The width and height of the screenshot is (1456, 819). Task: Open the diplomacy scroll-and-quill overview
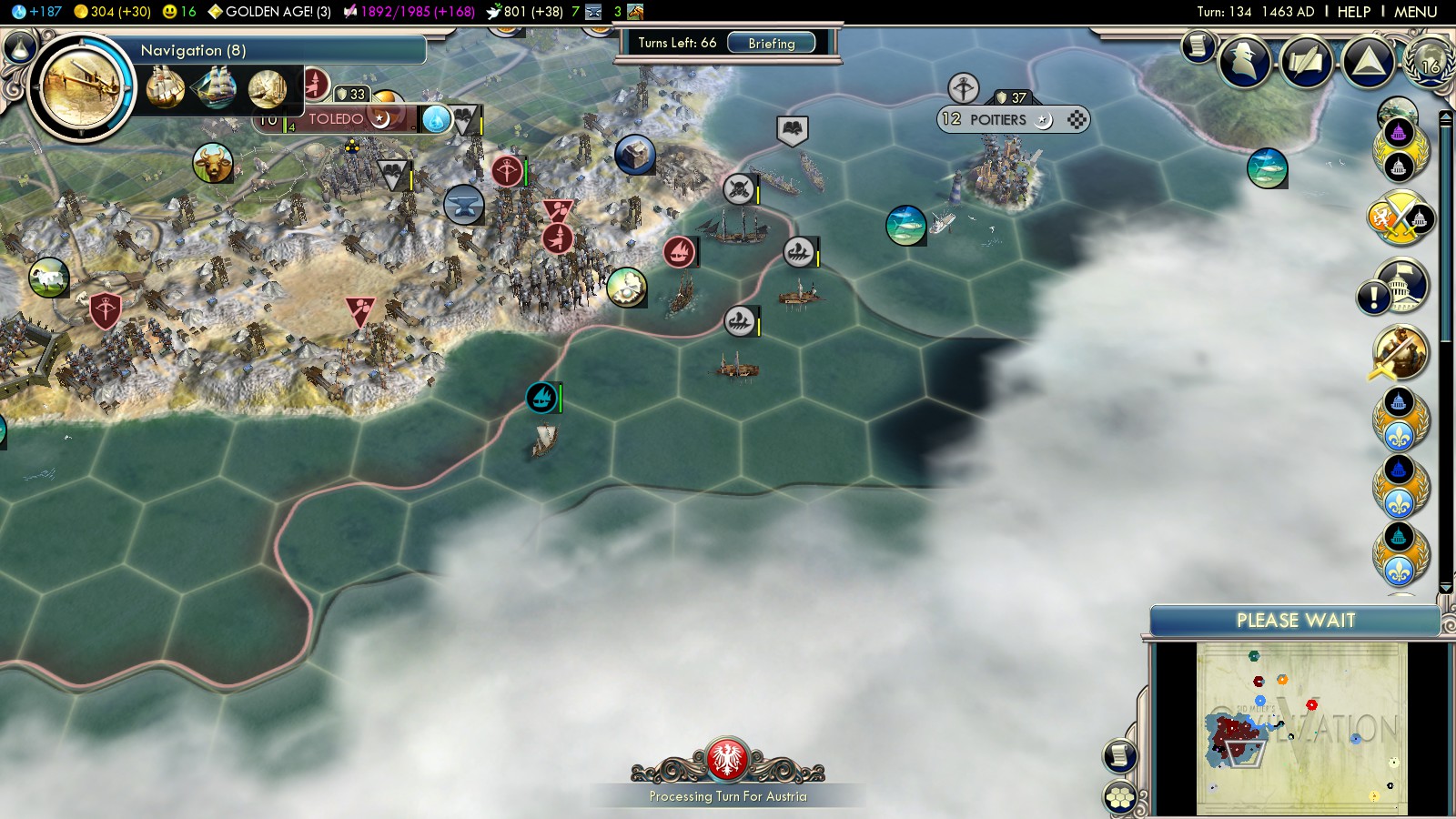(x=1307, y=61)
